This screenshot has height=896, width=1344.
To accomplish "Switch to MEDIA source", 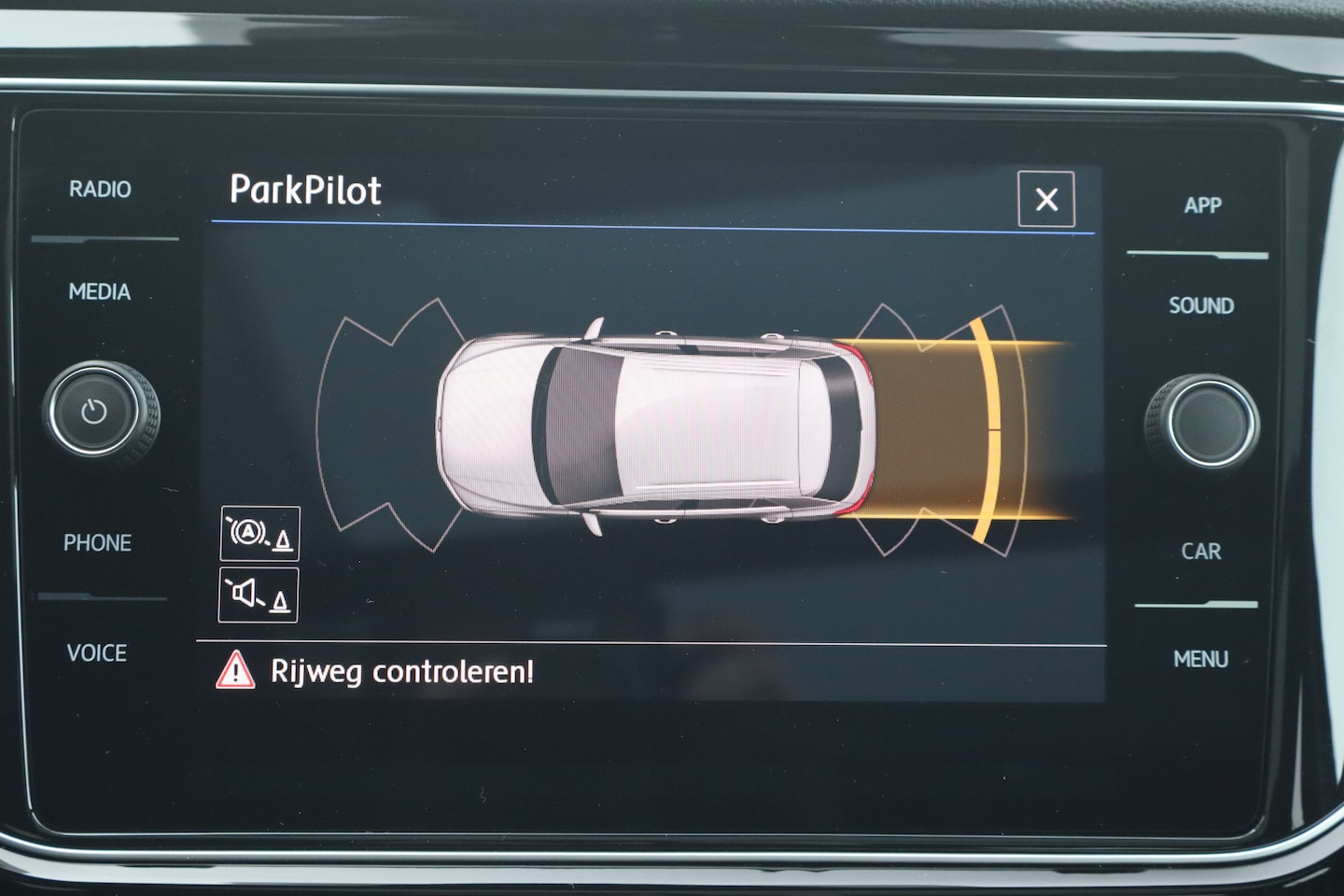I will coord(100,292).
